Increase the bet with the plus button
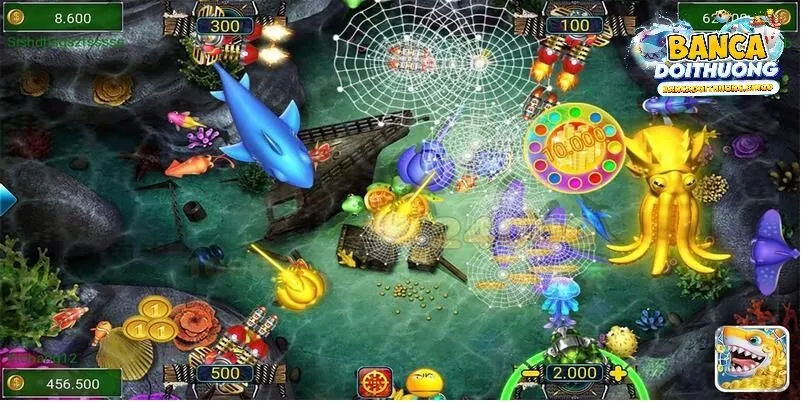This screenshot has height=402, width=802. tap(619, 374)
